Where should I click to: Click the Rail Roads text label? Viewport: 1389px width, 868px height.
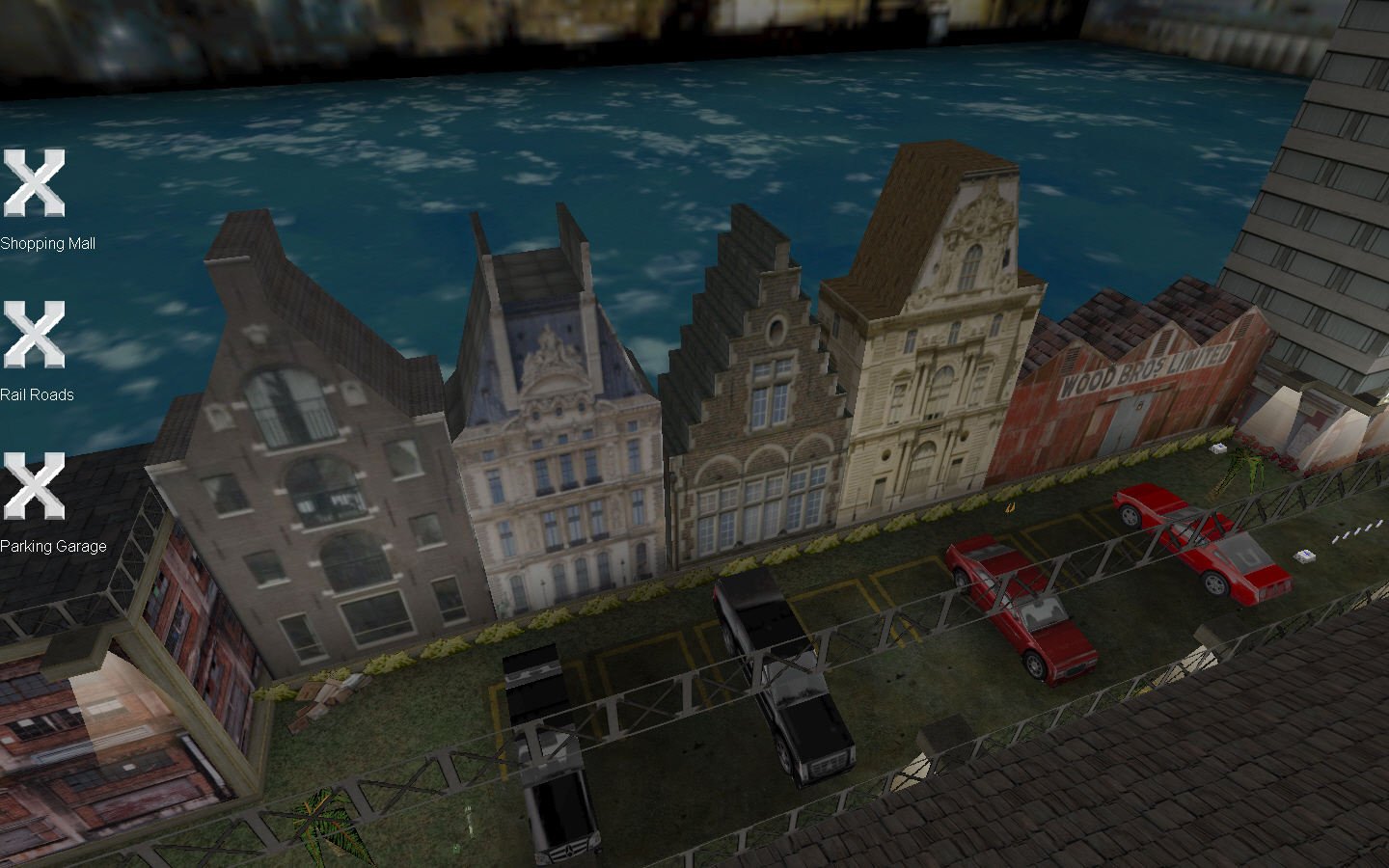40,394
